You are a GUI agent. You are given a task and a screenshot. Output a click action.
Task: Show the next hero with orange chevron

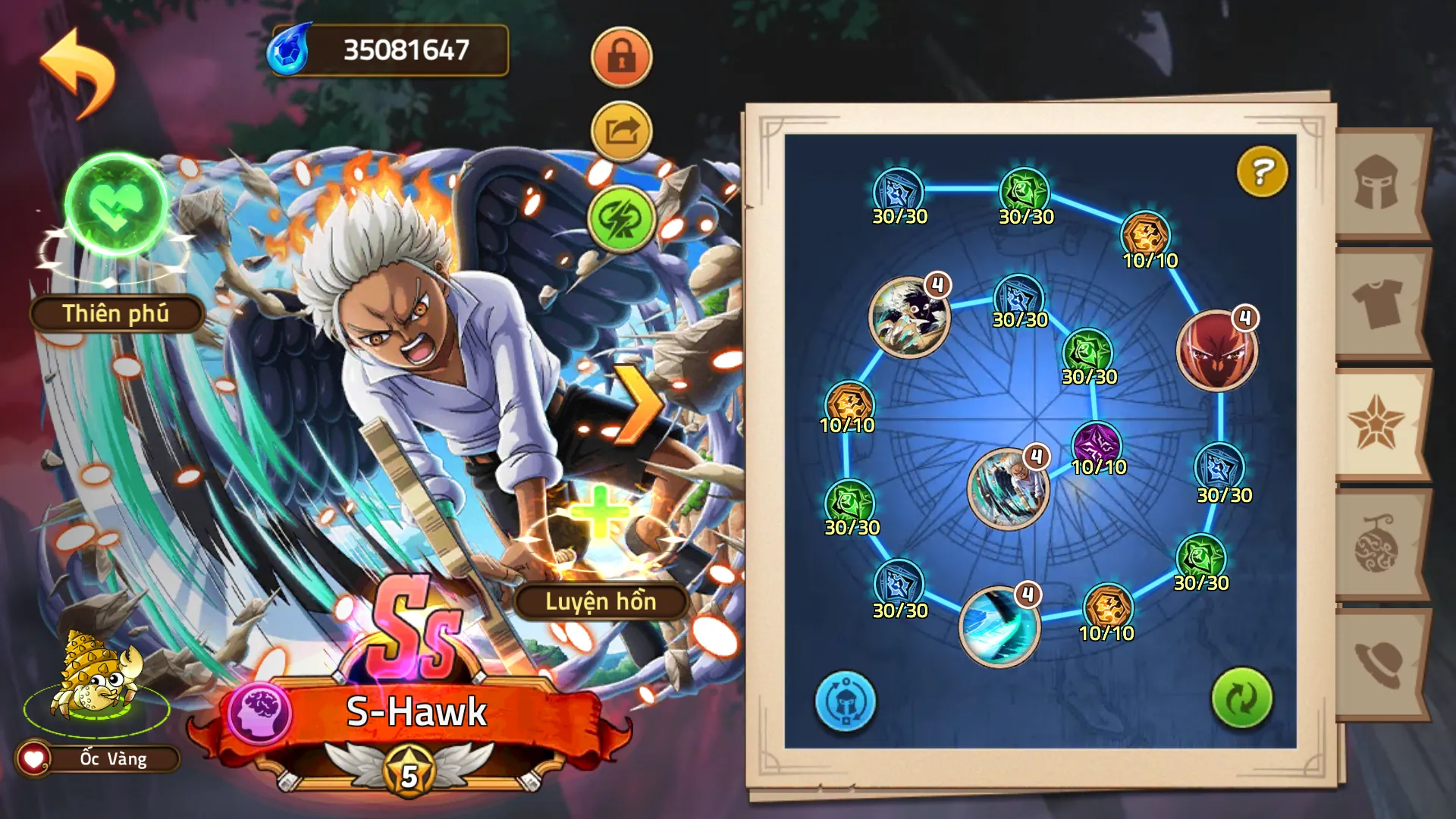tap(635, 404)
